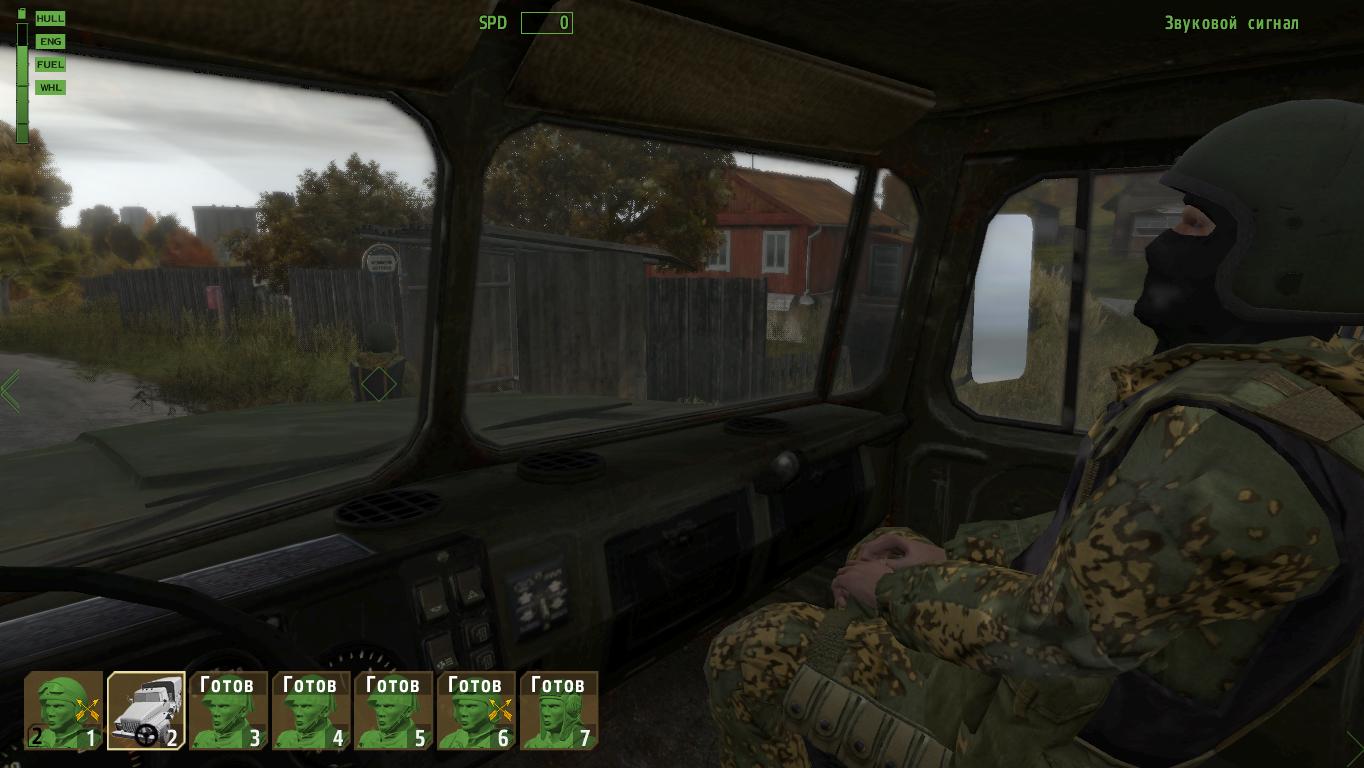Select squad unit number 1
Viewport: 1364px width, 768px height.
tap(64, 711)
